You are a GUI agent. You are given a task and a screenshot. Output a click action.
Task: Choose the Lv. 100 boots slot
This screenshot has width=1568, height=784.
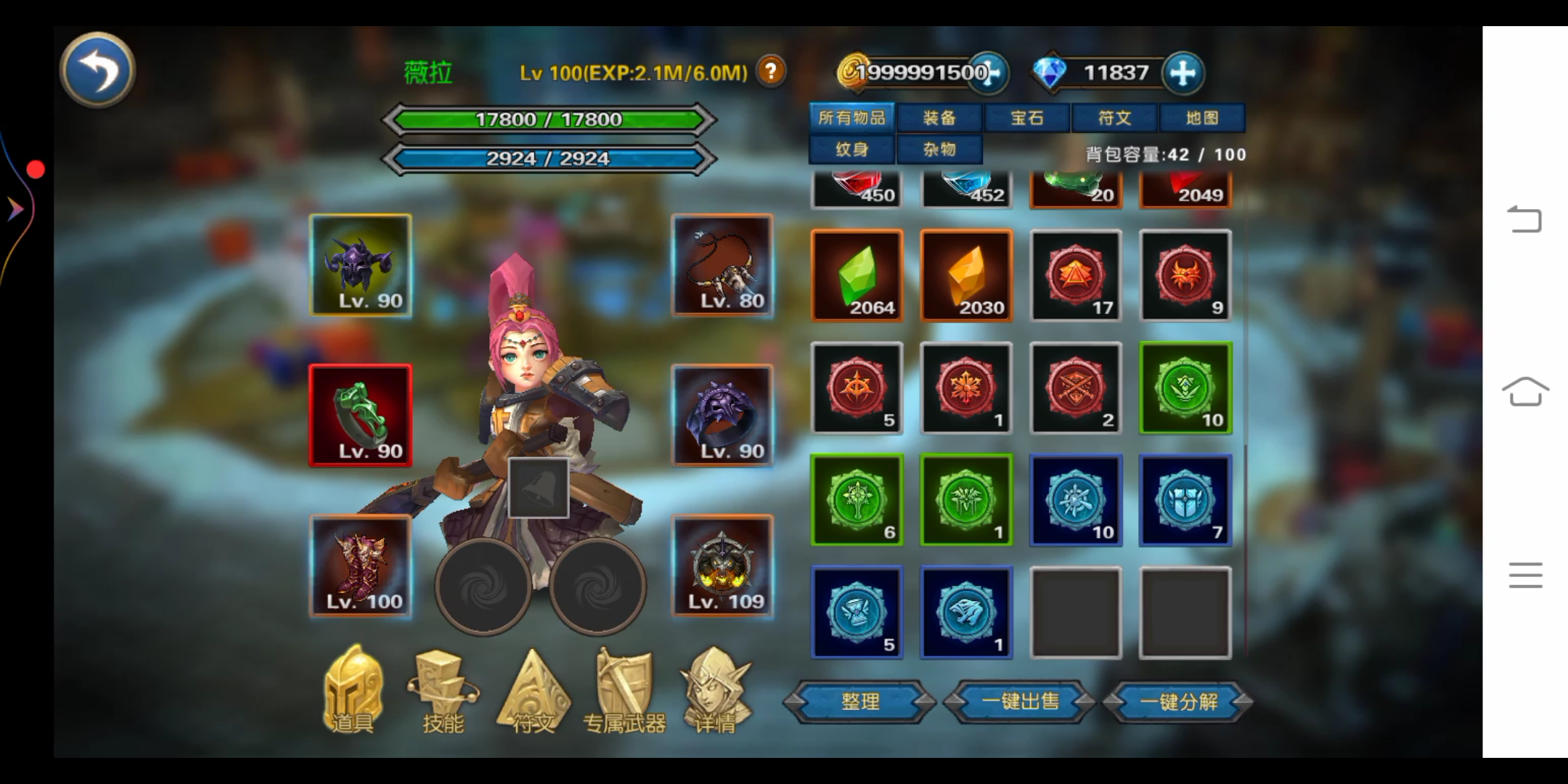(361, 566)
